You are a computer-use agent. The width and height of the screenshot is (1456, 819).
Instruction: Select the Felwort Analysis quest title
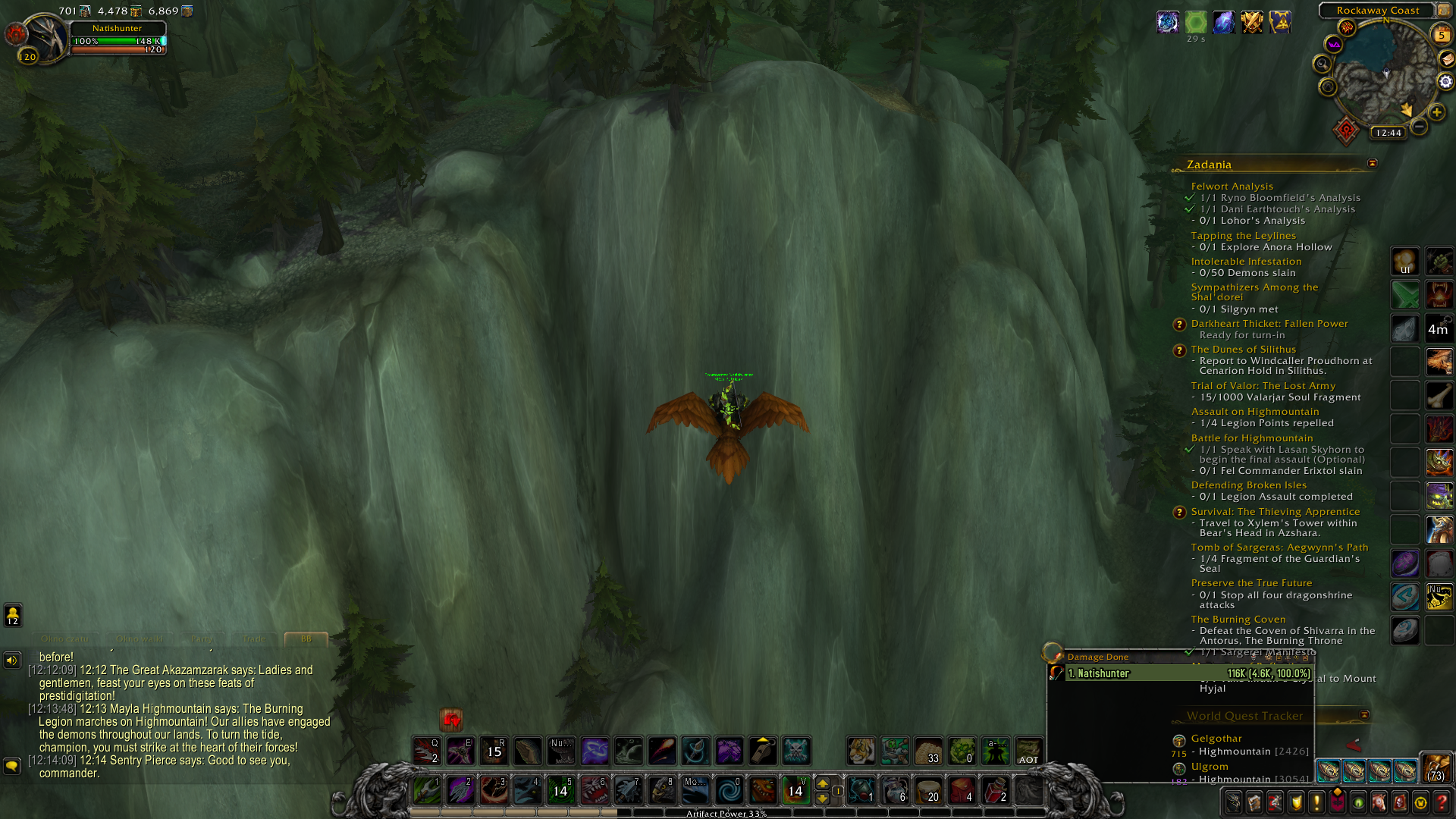click(1232, 187)
